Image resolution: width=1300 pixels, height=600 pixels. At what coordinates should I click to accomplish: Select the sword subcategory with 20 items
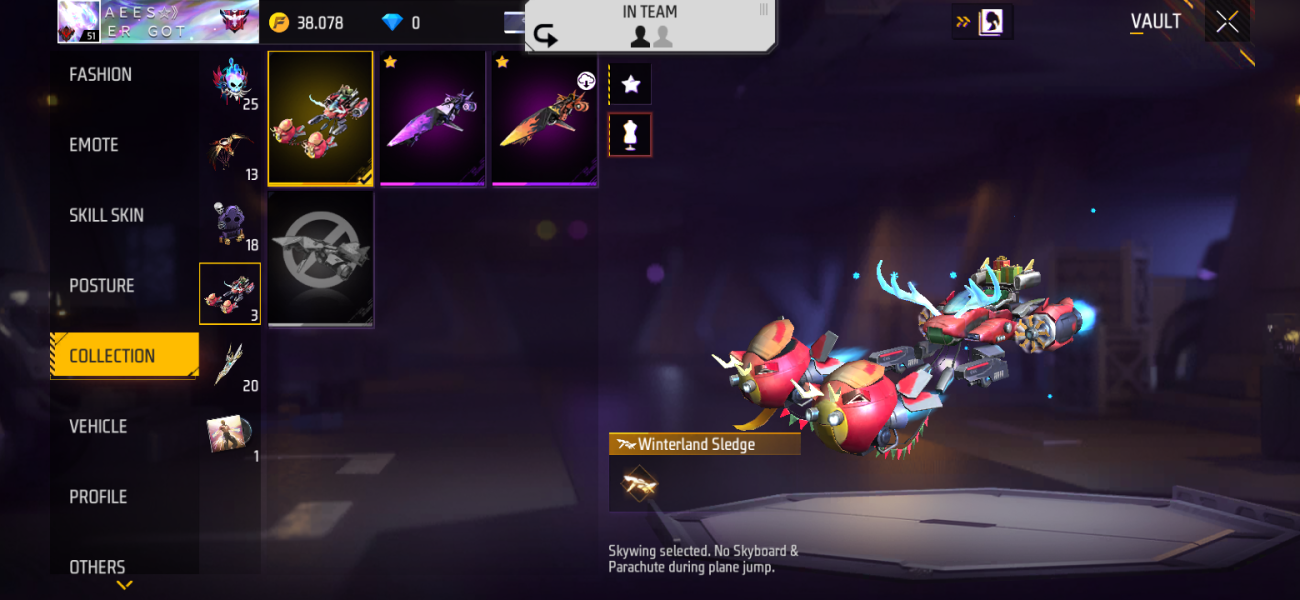click(x=230, y=364)
